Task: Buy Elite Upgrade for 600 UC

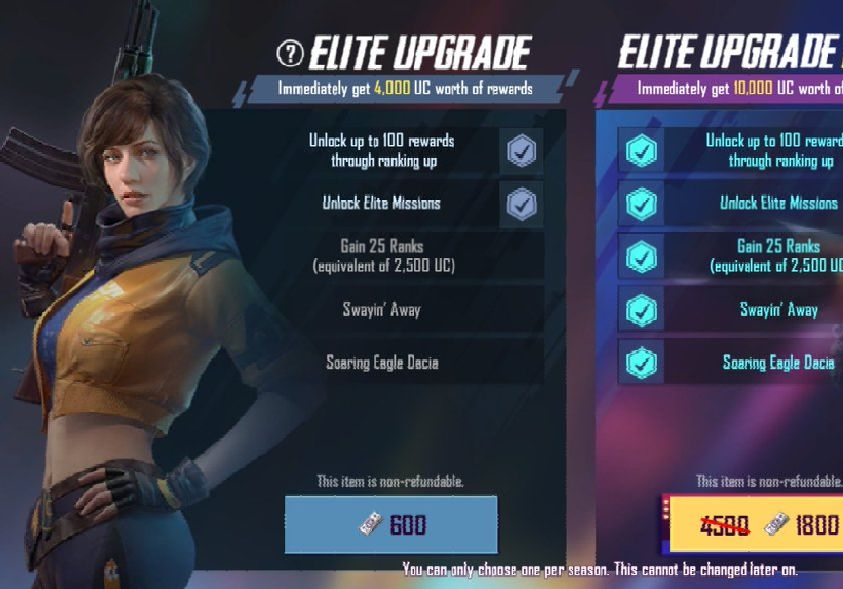Action: 391,524
